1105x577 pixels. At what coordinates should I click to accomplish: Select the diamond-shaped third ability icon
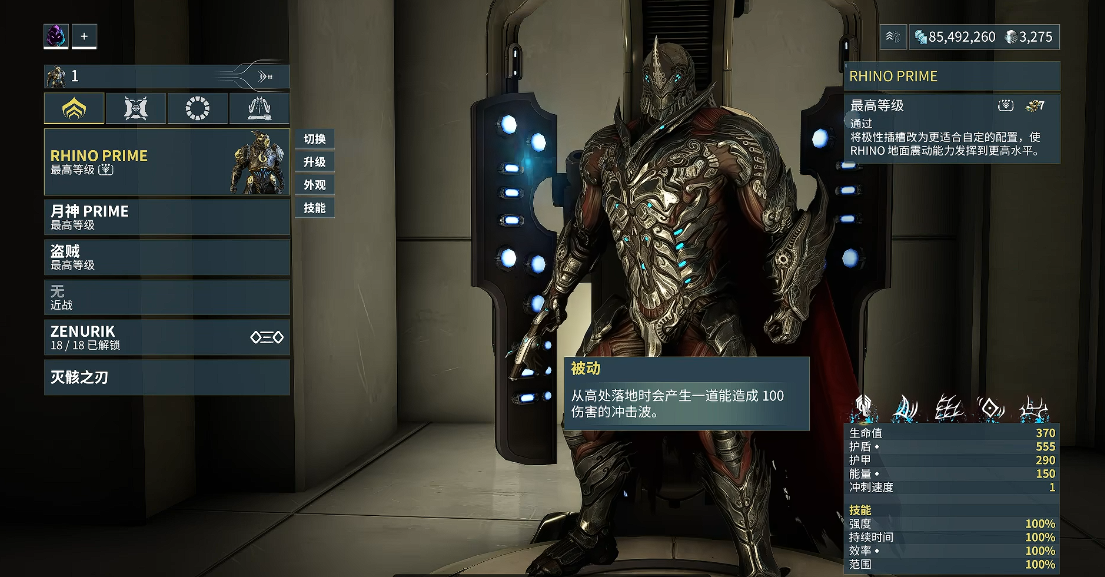tap(991, 408)
